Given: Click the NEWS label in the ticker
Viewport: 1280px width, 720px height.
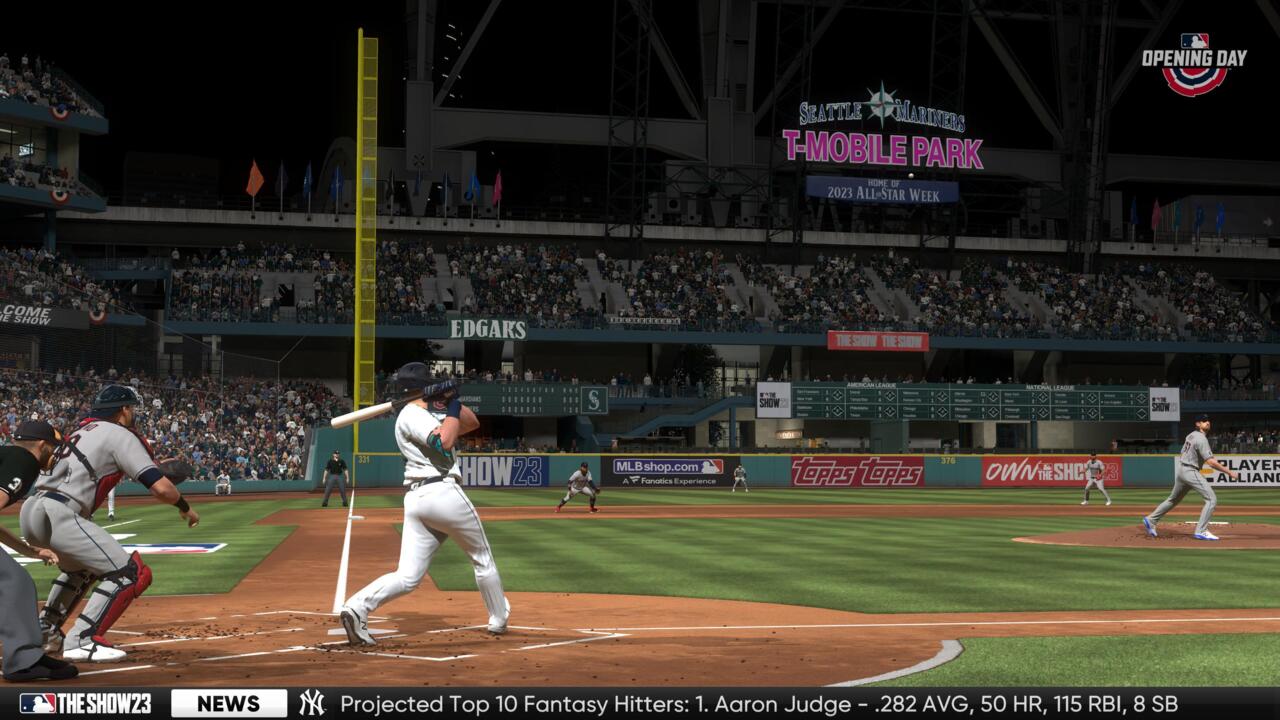Looking at the screenshot, I should [228, 703].
